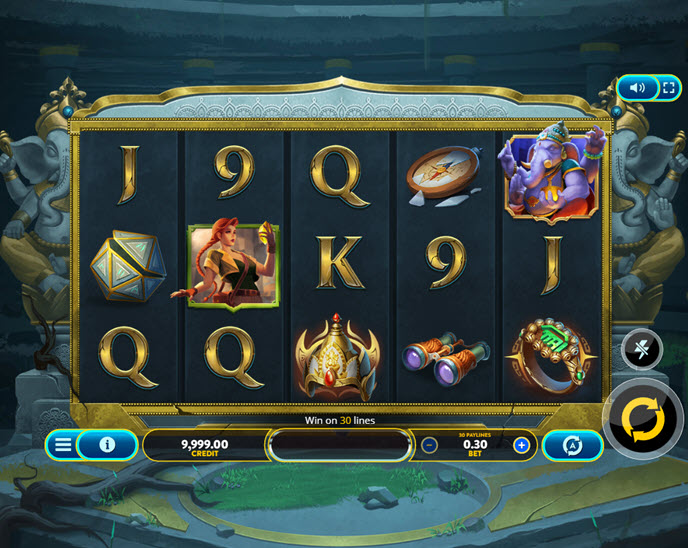Toggle the turbo lightning bolt button

641,349
